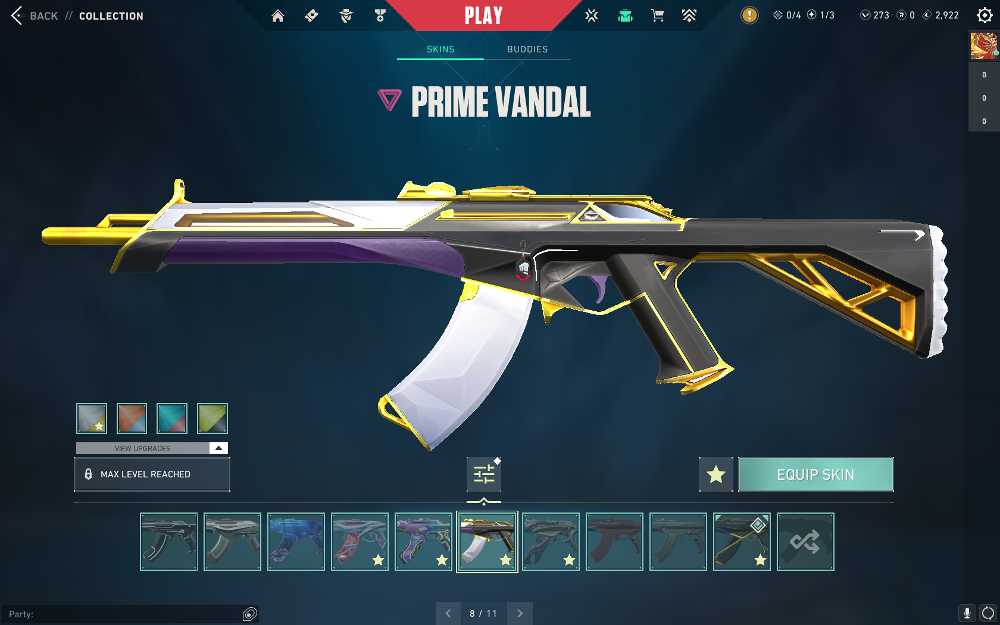Go to the previous skin page arrow
1000x625 pixels.
(x=448, y=613)
